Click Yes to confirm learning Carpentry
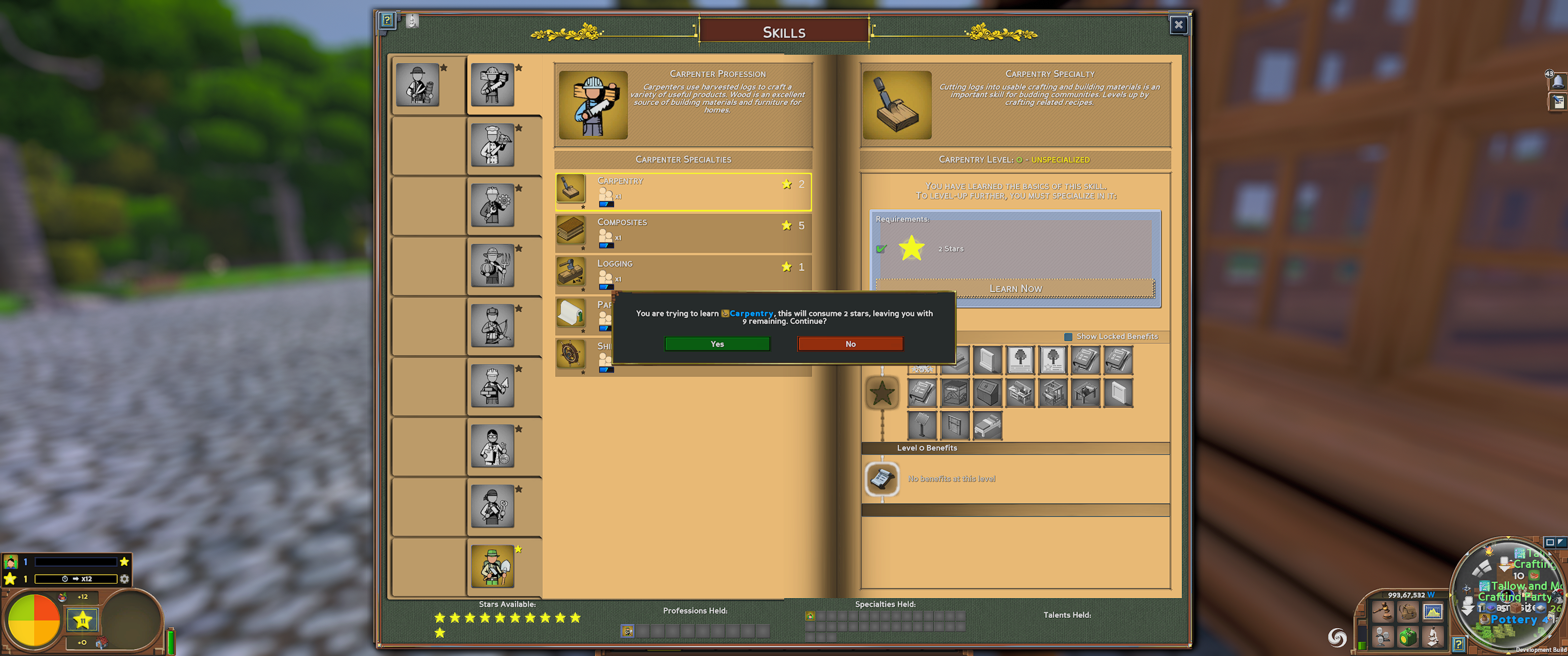 pos(716,343)
